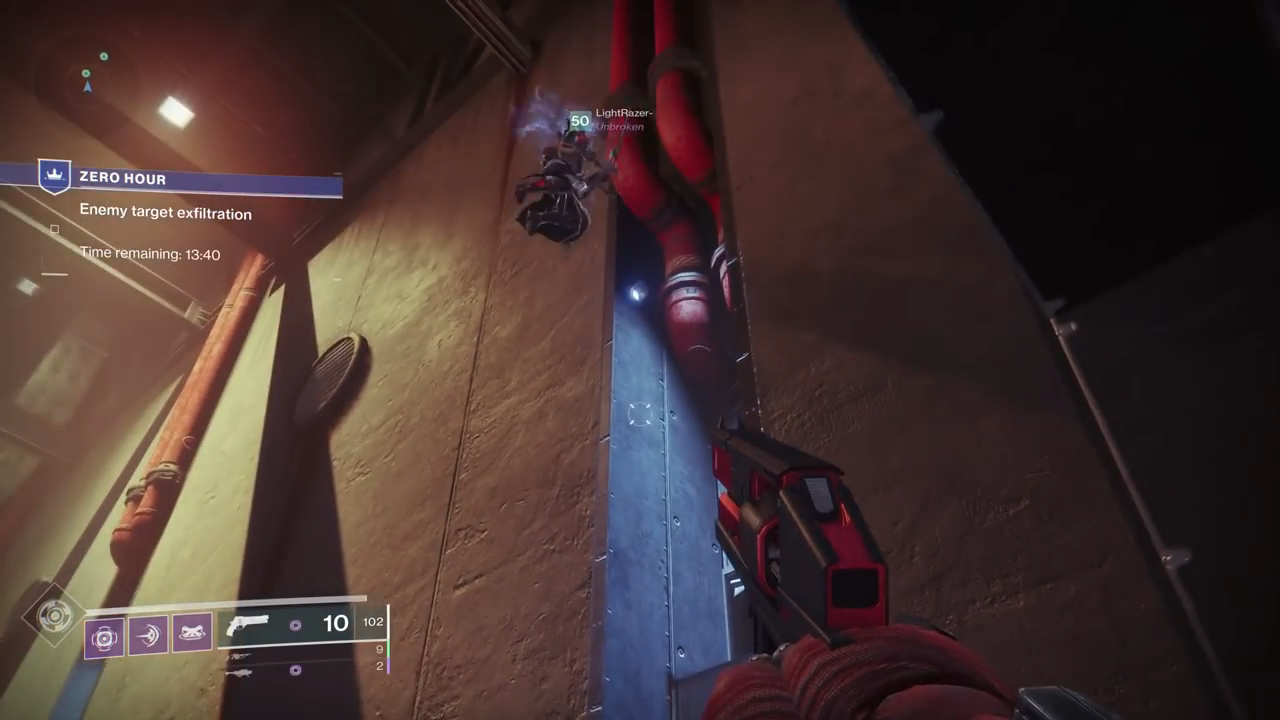Select the equipped hand cannon weapon
This screenshot has height=720, width=1280.
[247, 625]
